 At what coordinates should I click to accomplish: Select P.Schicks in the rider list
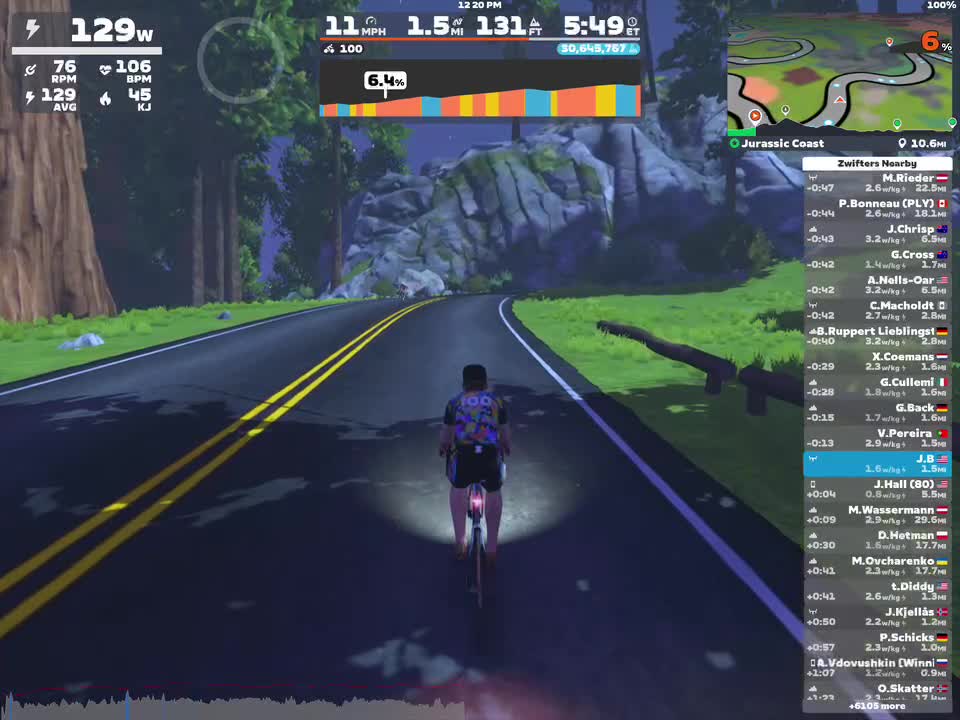877,642
